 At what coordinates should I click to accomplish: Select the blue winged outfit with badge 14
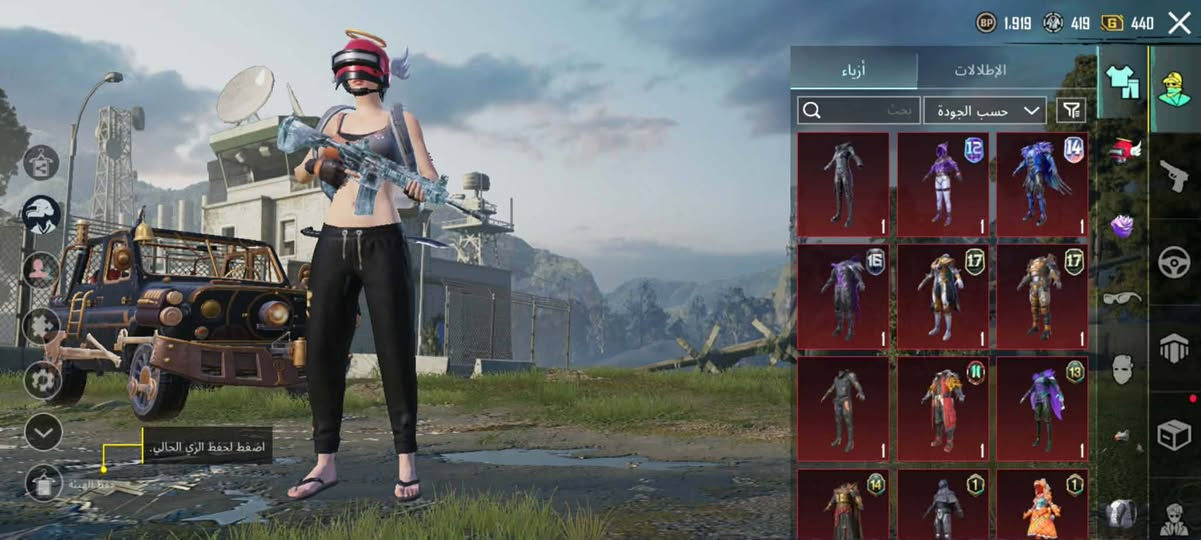tap(1042, 185)
